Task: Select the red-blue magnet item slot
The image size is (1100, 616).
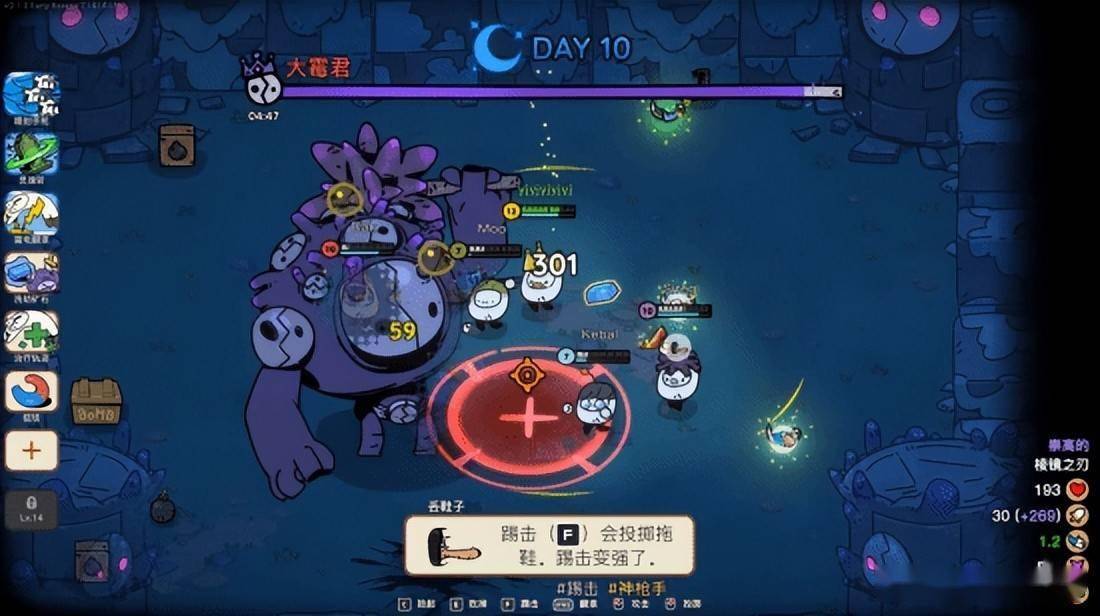Action: point(31,391)
